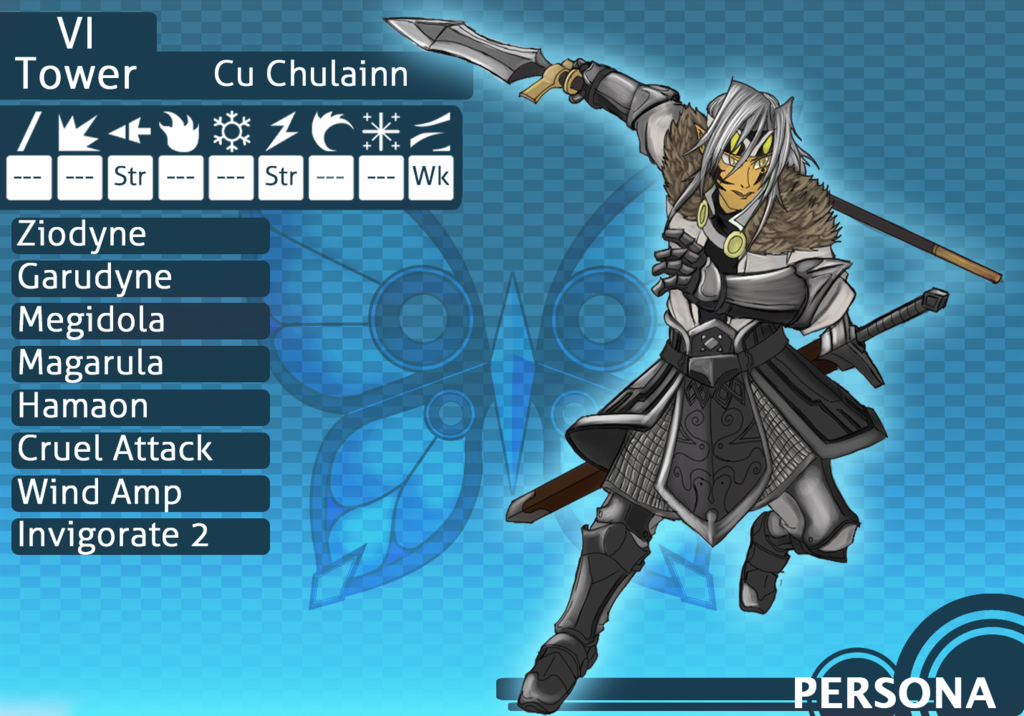Image resolution: width=1024 pixels, height=716 pixels.
Task: Choose the Invigorate 2 skill
Action: point(140,536)
